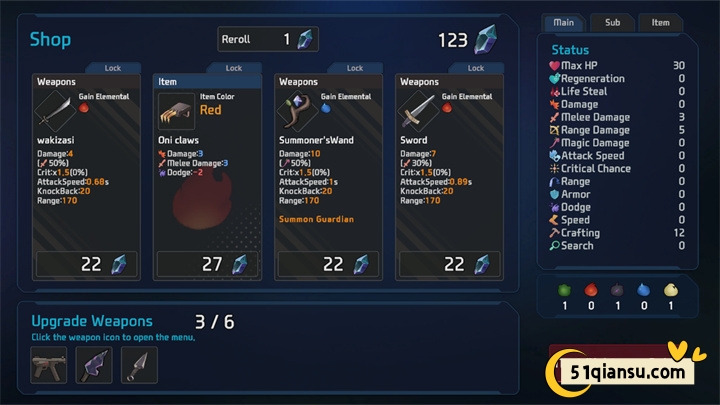Open upgrade menu for the submachine gun

click(49, 366)
